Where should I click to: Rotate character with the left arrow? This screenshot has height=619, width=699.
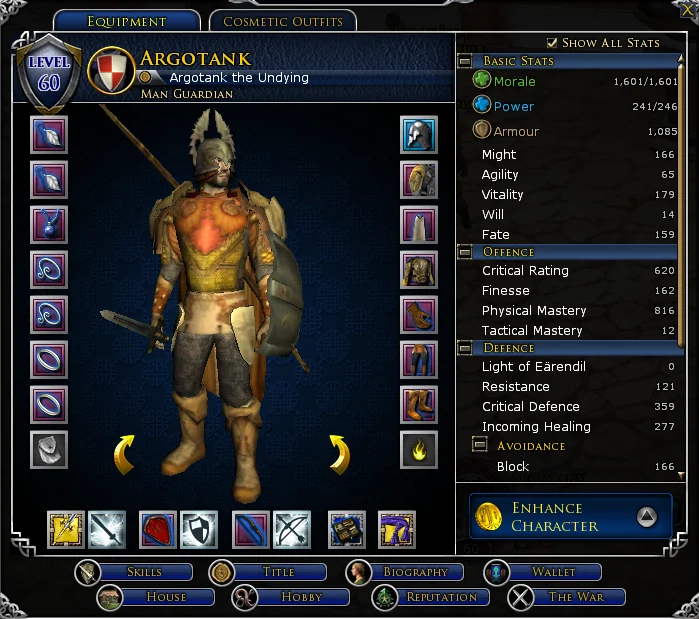pos(124,455)
